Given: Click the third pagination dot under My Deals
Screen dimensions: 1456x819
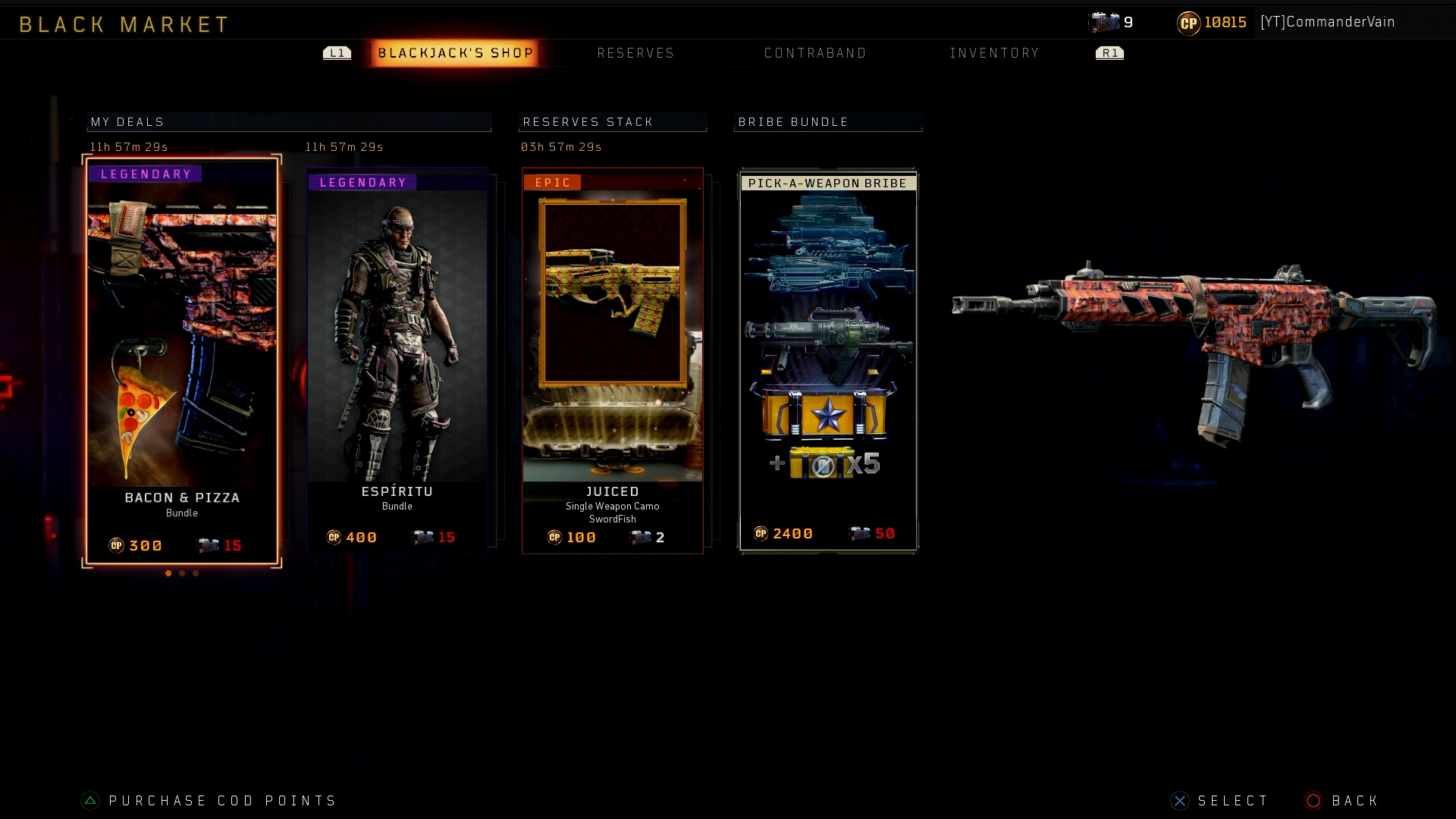Looking at the screenshot, I should coord(195,573).
